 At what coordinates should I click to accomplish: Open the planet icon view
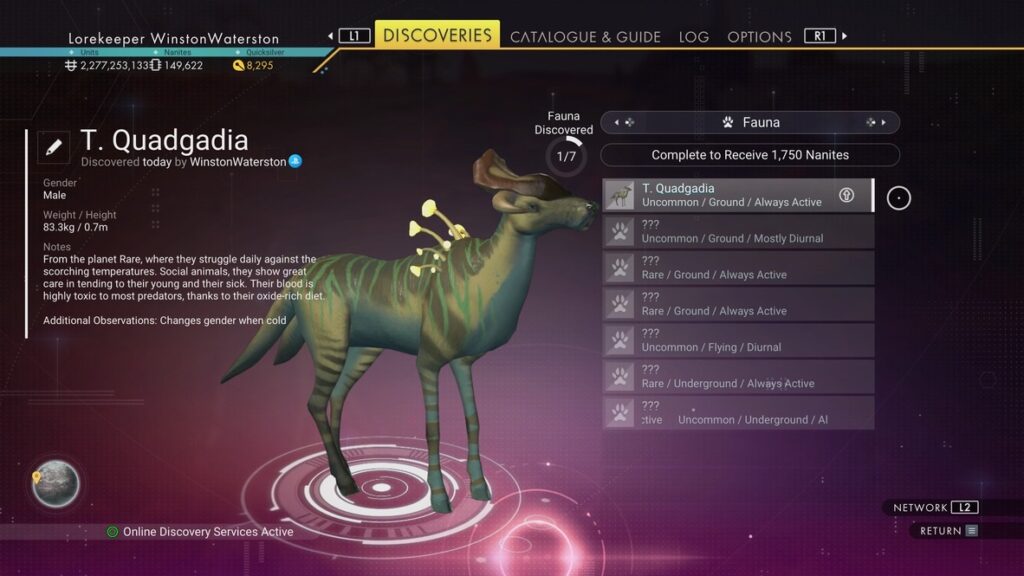pyautogui.click(x=55, y=484)
